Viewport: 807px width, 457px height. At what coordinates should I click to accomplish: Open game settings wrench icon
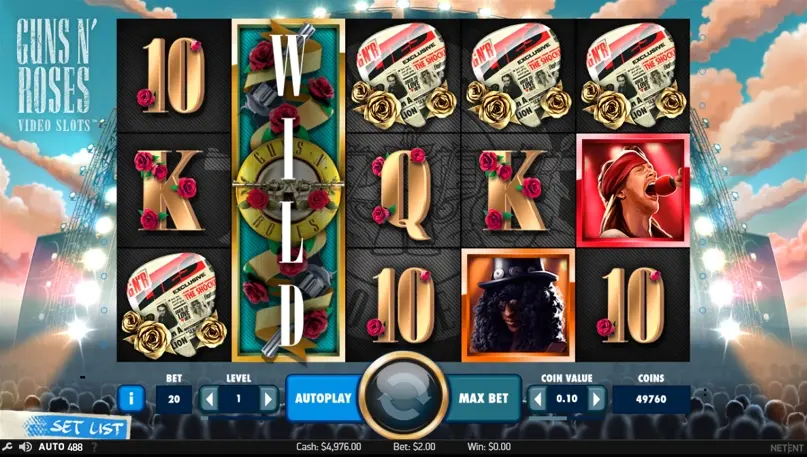pos(7,446)
